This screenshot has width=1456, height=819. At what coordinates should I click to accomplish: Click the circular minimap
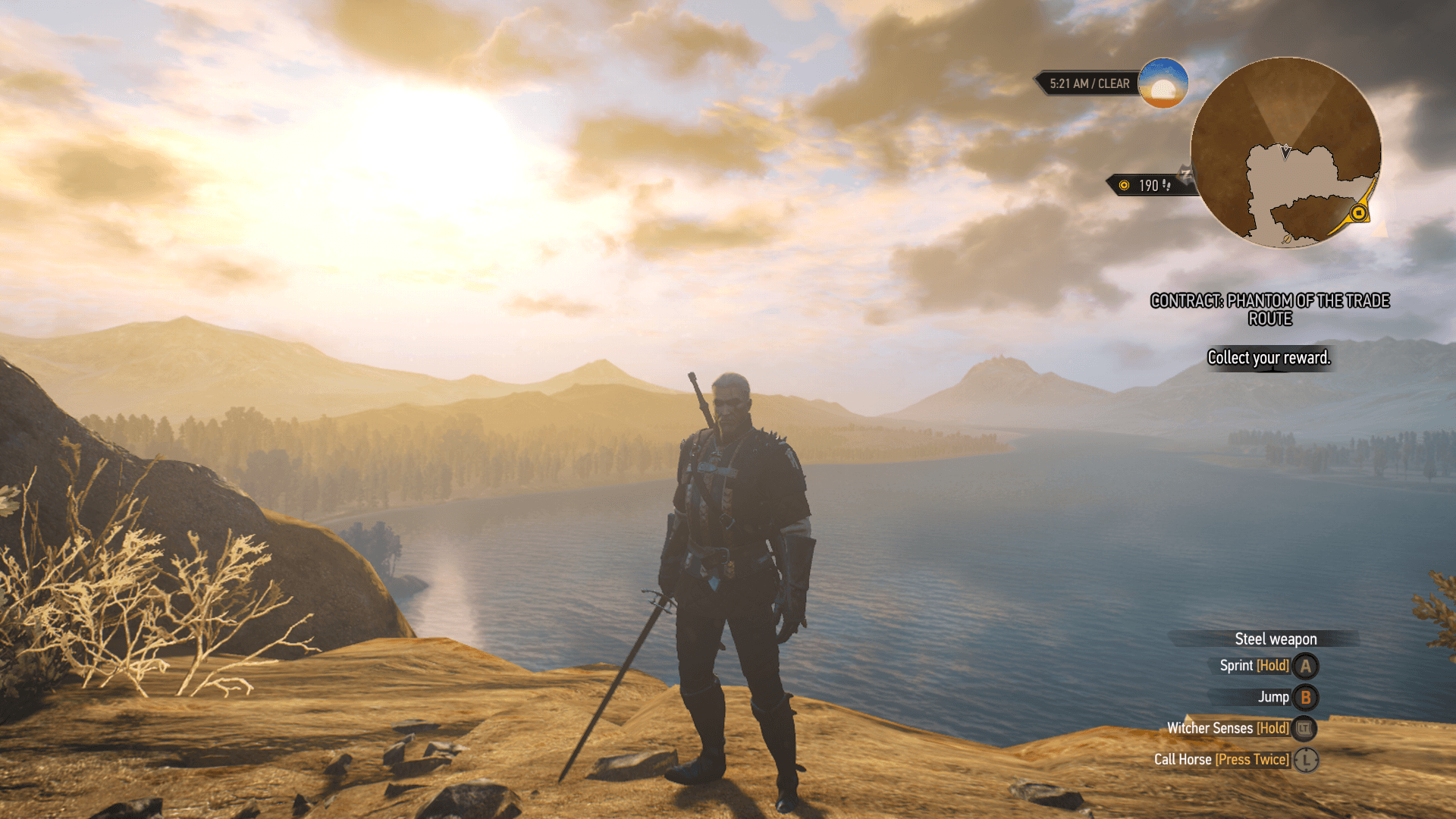1285,152
